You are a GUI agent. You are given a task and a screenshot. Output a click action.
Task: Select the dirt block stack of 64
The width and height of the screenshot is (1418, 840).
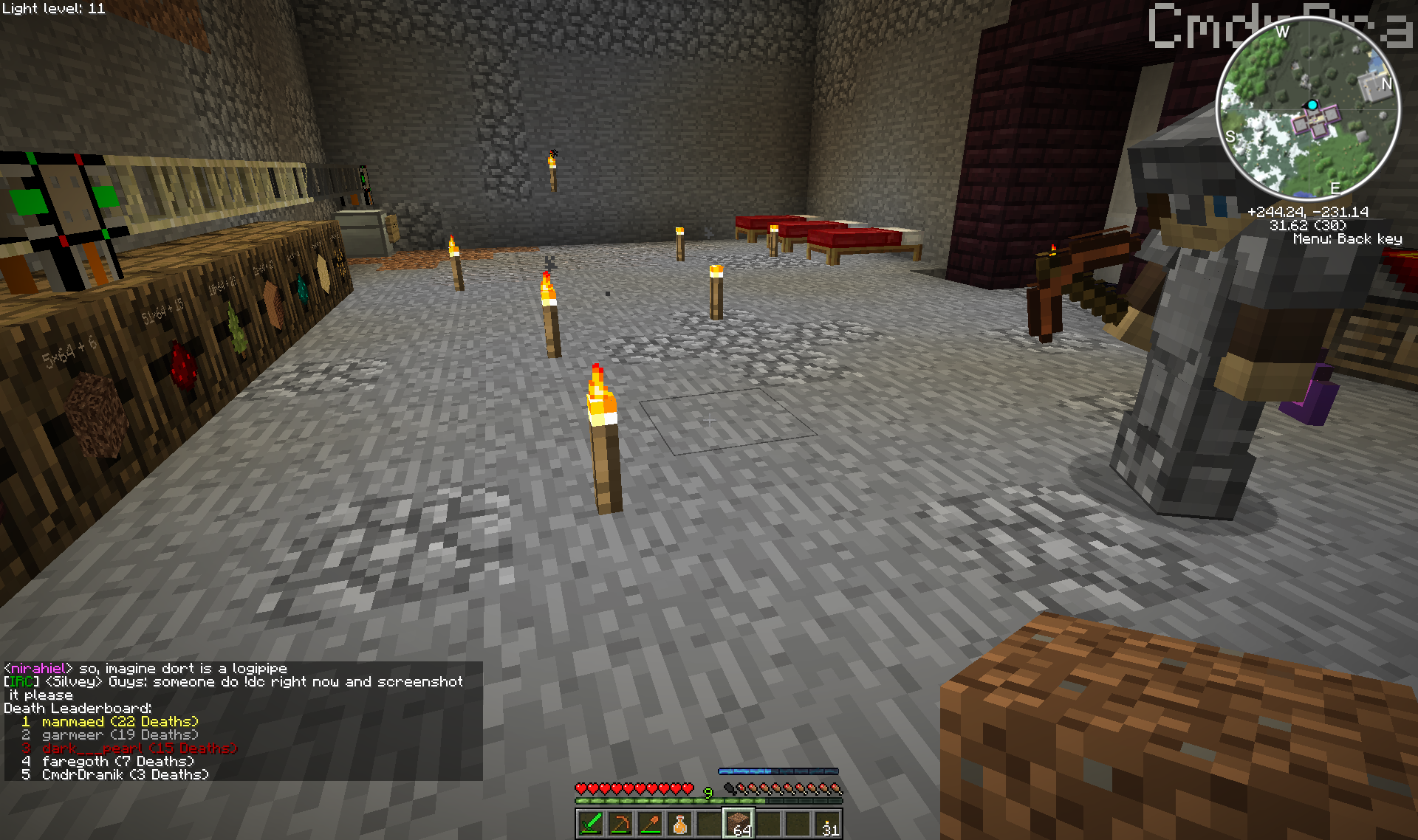739,824
